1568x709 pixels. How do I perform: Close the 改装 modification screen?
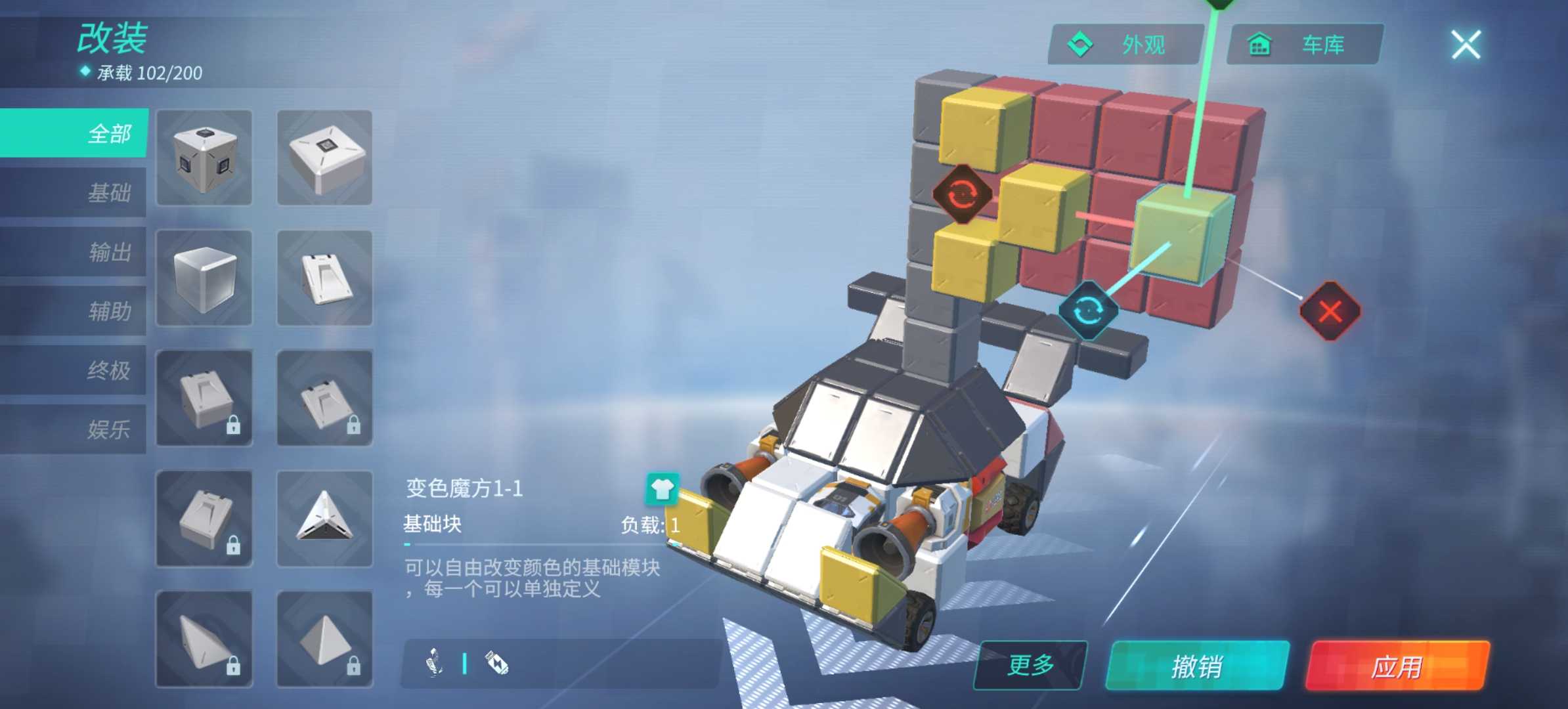(x=1465, y=45)
